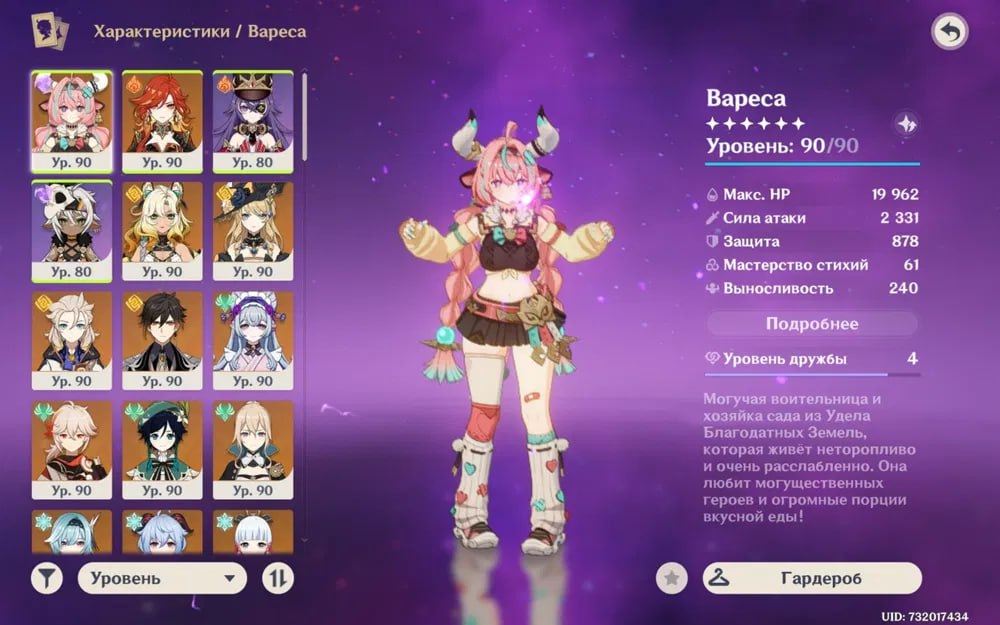Pick Kazuha's portrait
The height and width of the screenshot is (625, 1000).
tap(71, 448)
